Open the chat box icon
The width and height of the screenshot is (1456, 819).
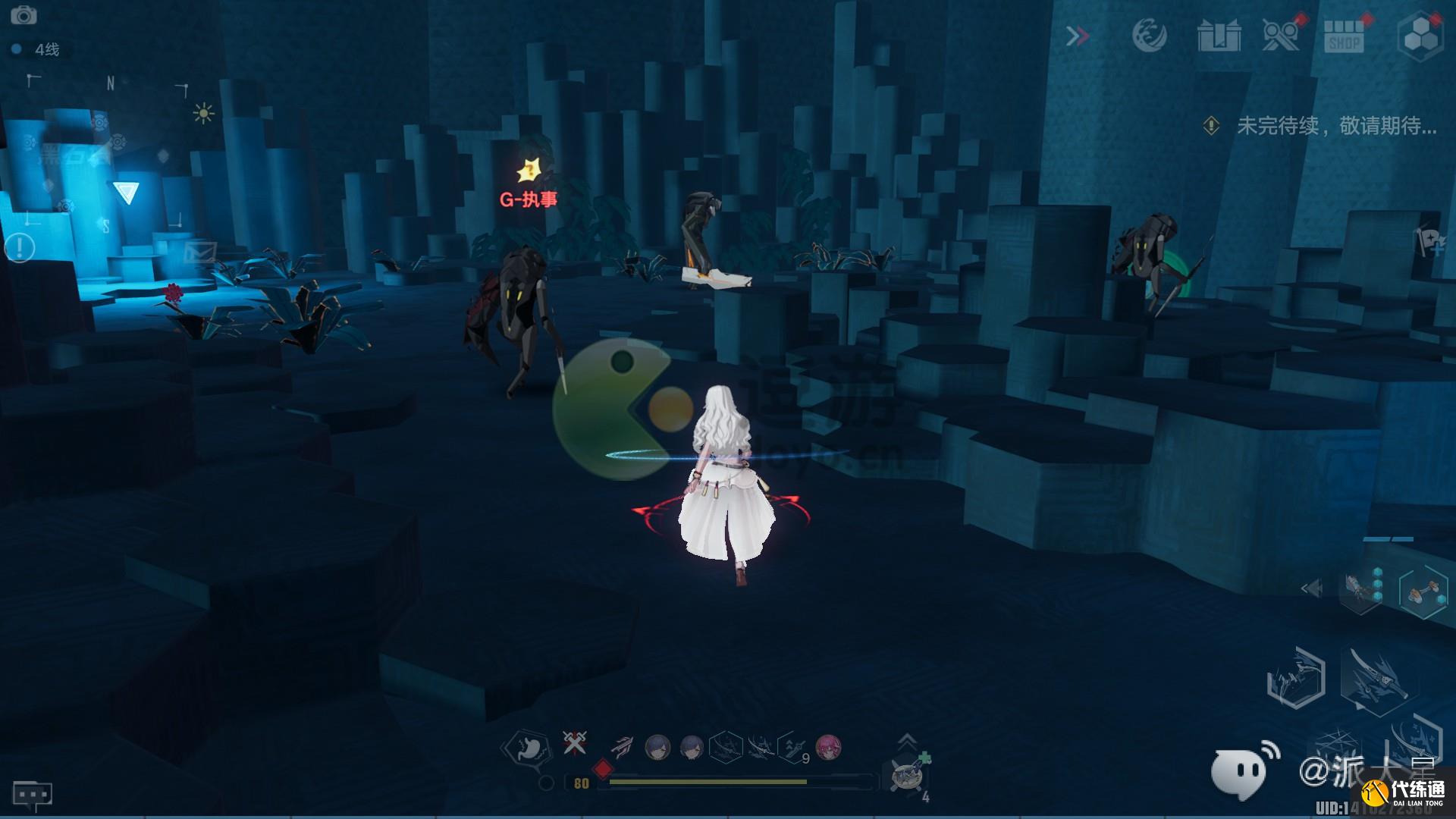[32, 794]
